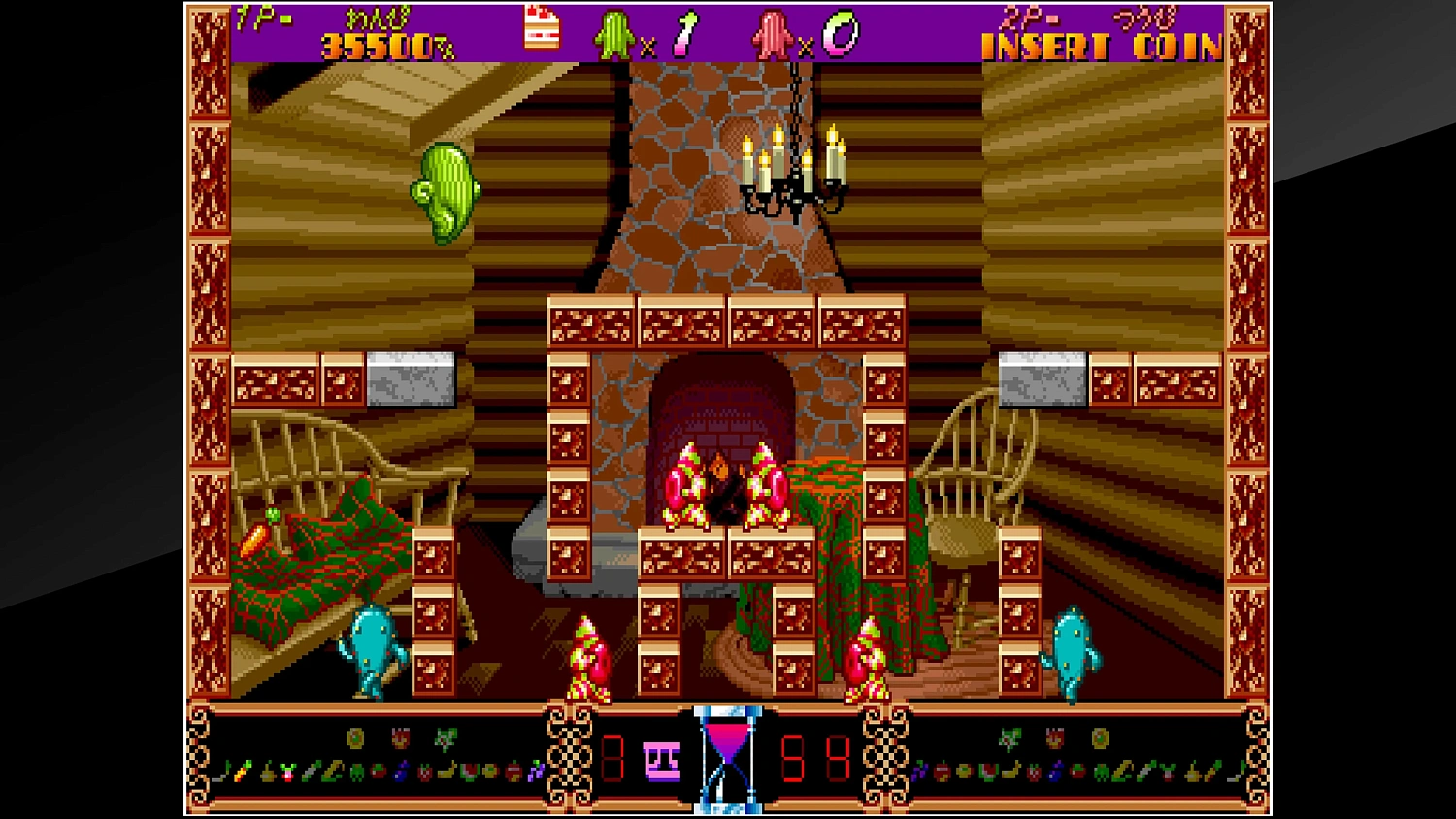The image size is (1456, 819).
Task: Select the pink stage counter icon beside the timer
Action: 663,762
